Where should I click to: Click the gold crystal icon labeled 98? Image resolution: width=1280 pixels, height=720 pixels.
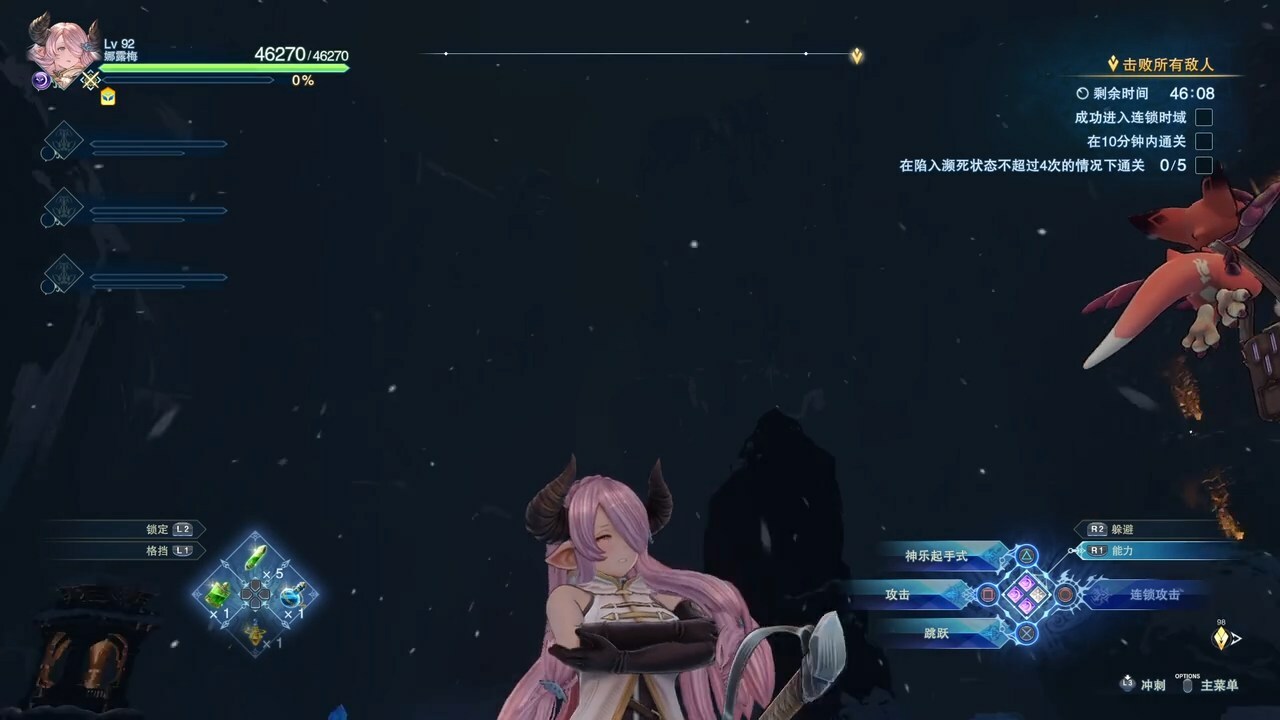coord(1221,638)
